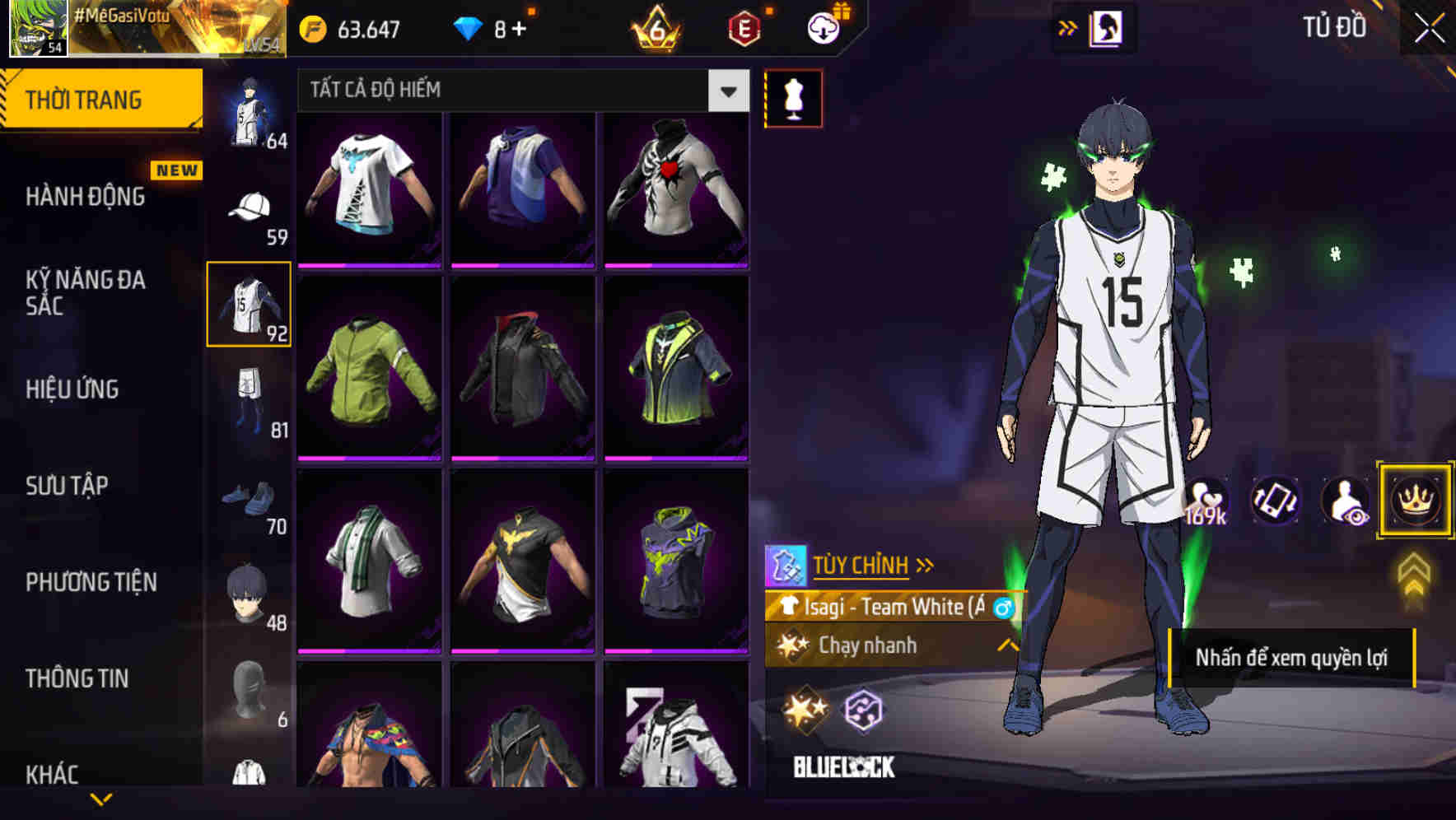Select the crown wardrobe icon
Image resolution: width=1456 pixels, height=820 pixels.
pyautogui.click(x=1415, y=501)
